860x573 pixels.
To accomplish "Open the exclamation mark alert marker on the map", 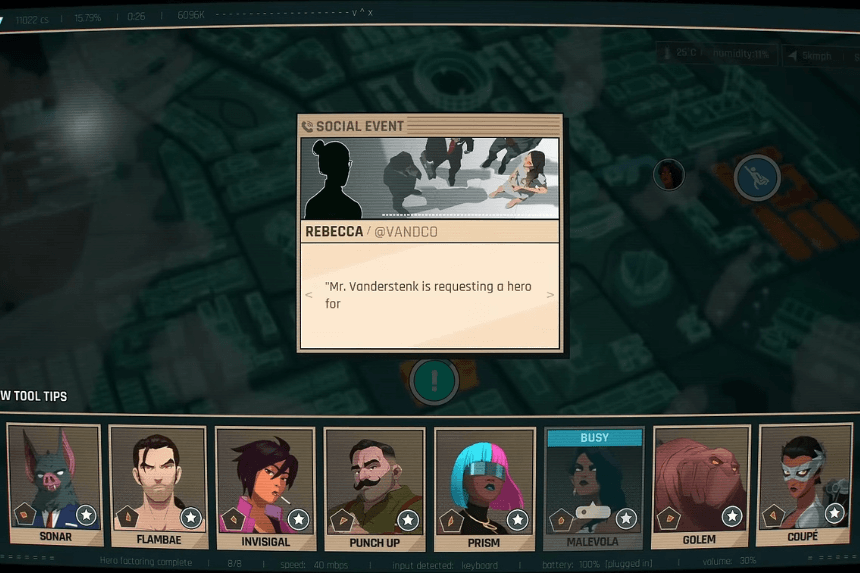I will click(434, 380).
